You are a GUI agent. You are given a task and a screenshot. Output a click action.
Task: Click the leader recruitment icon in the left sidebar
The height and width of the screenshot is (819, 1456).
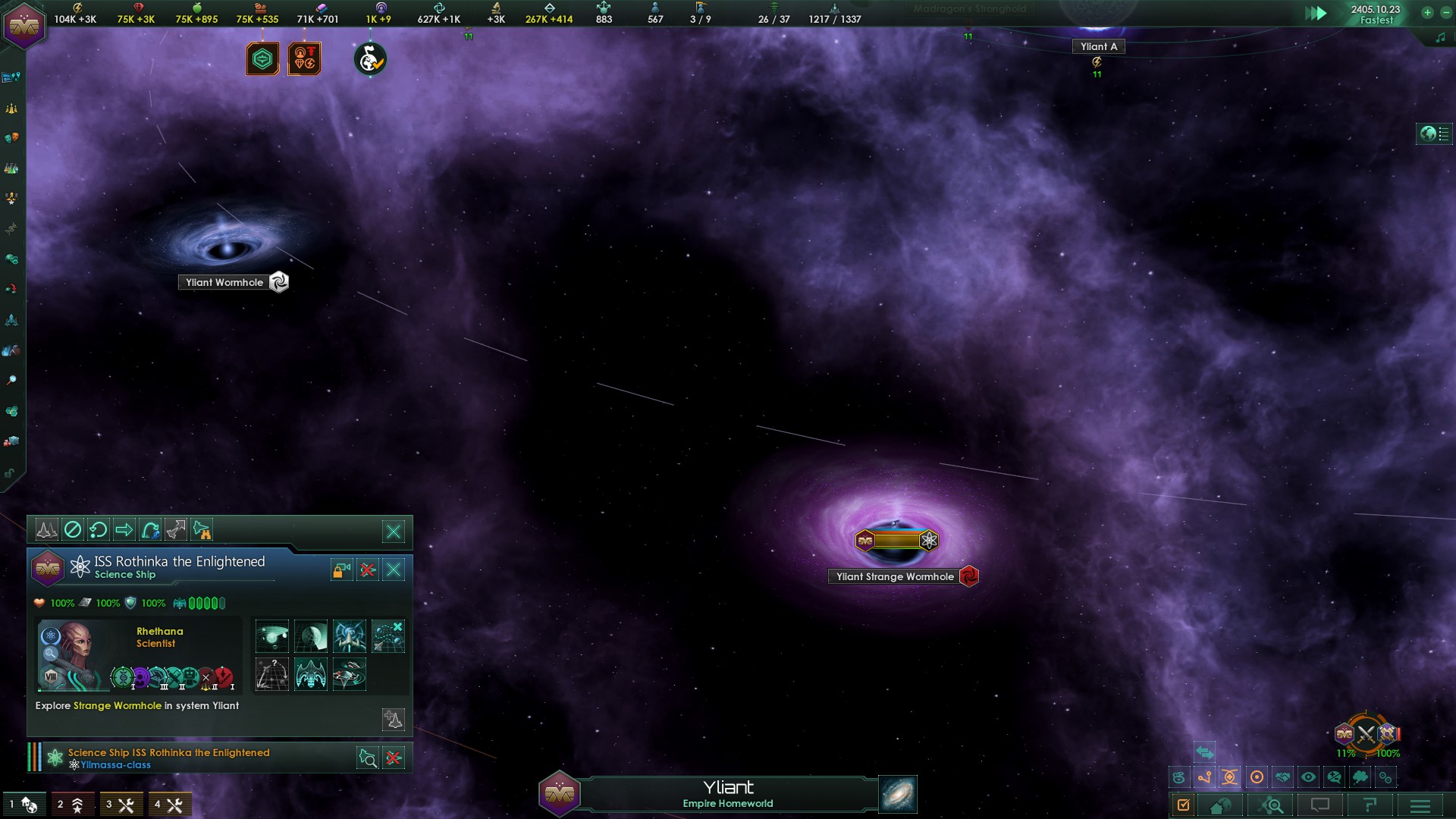tap(11, 198)
